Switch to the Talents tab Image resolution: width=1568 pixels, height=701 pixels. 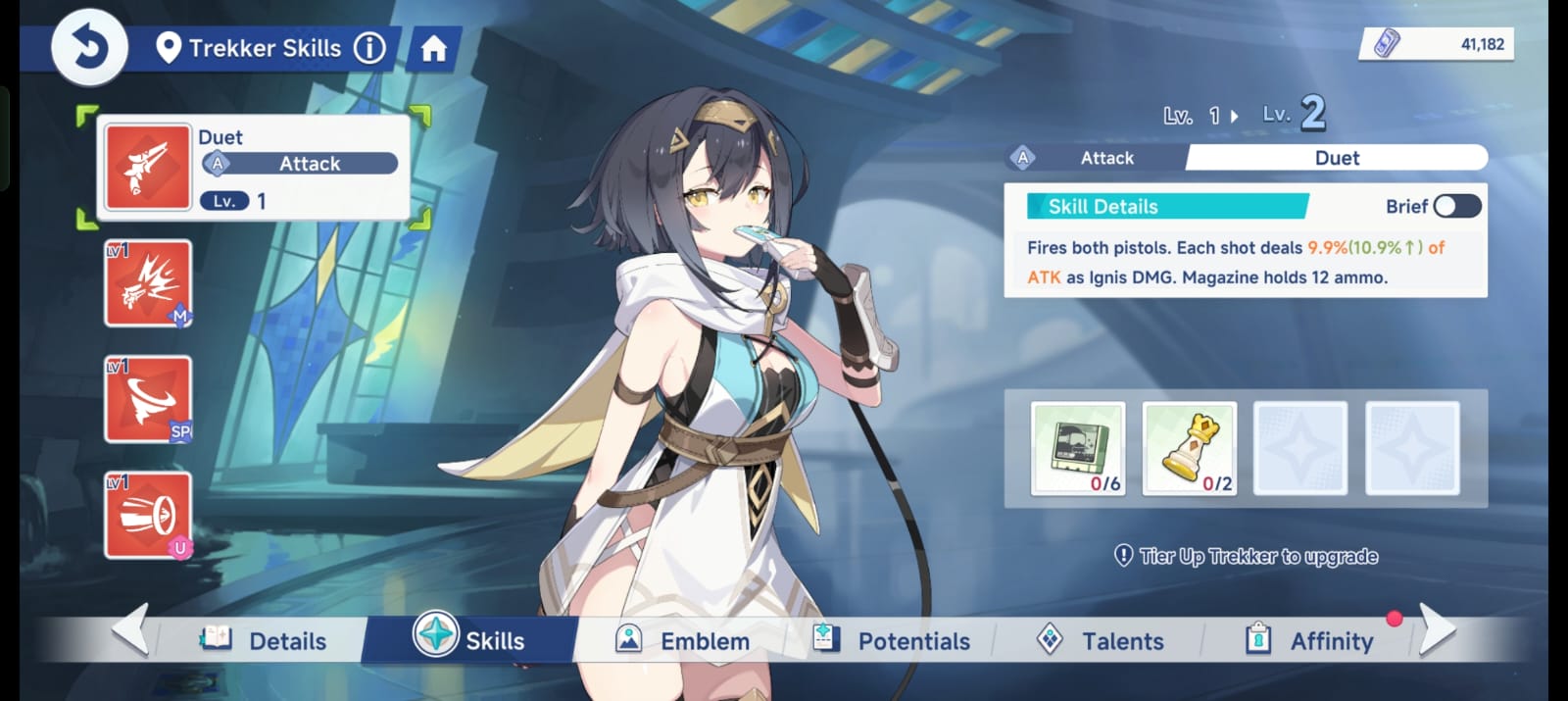[1101, 641]
